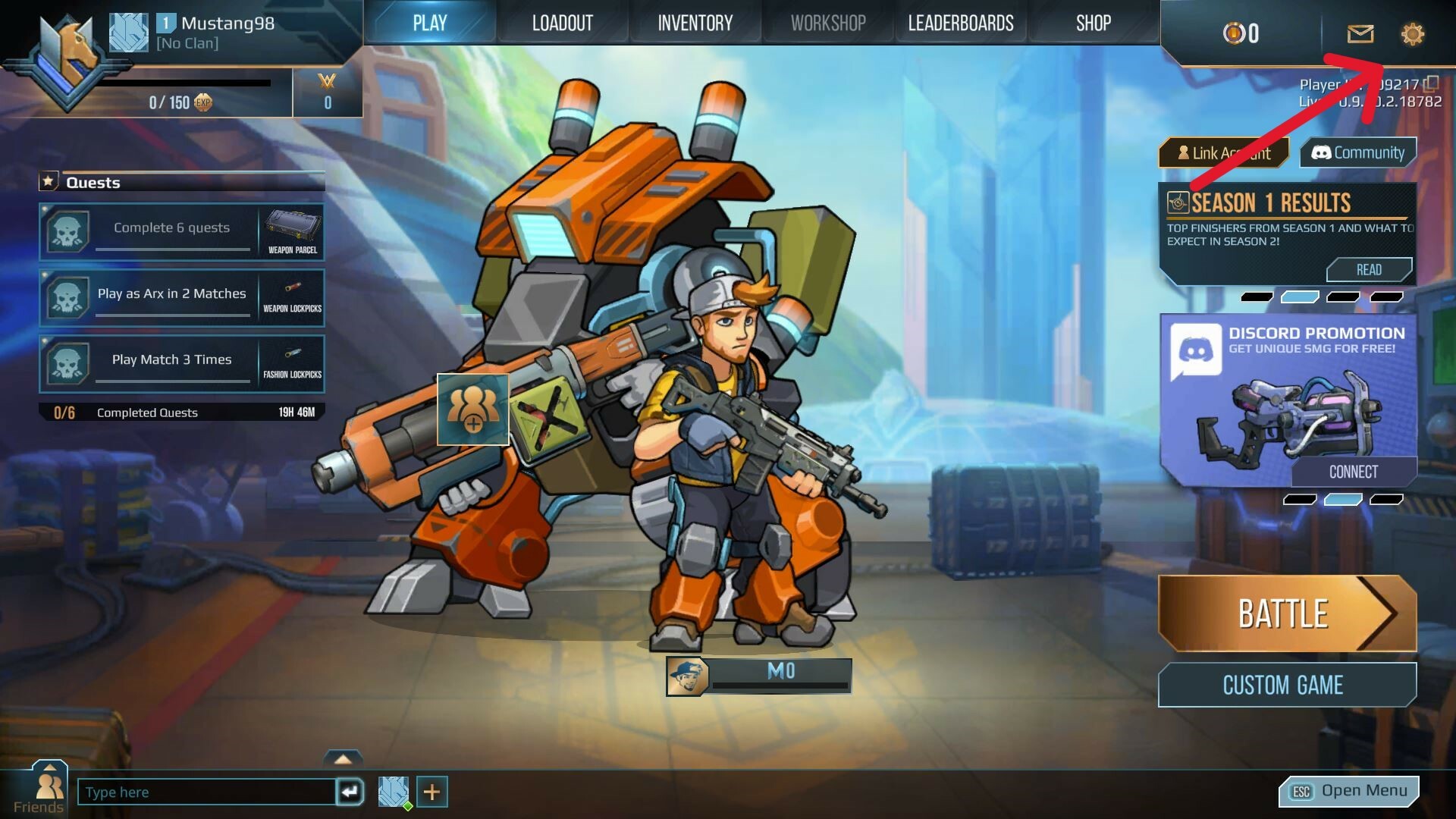Expand chat with the upward chevron
This screenshot has height=819, width=1456.
(x=345, y=758)
